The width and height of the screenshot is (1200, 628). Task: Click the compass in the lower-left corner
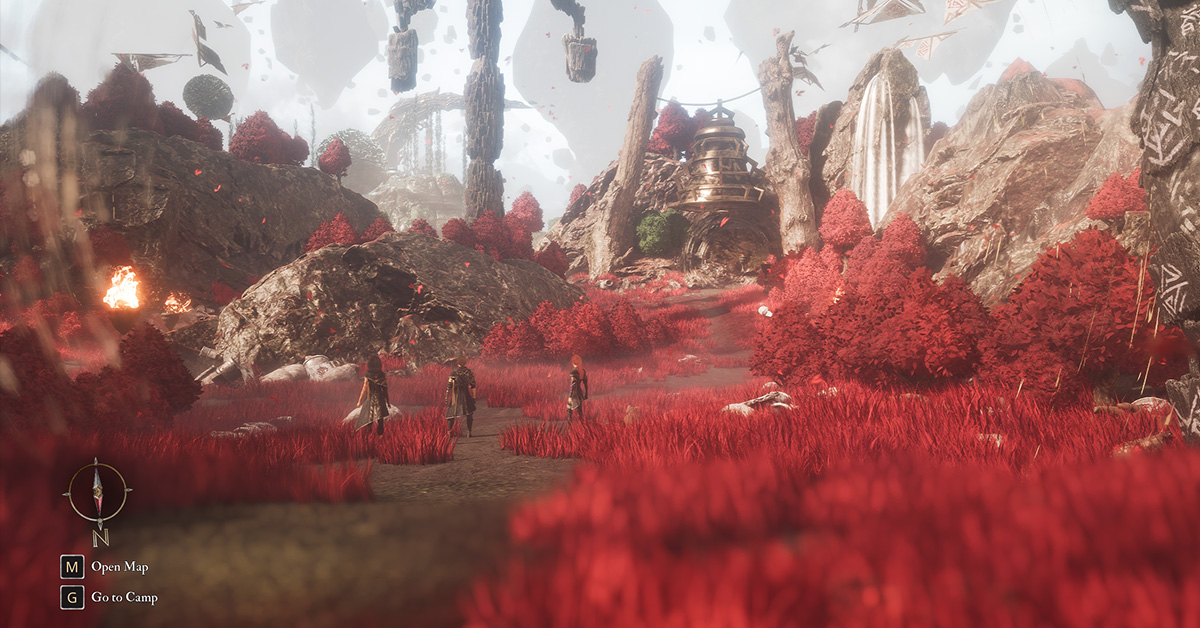(x=97, y=493)
